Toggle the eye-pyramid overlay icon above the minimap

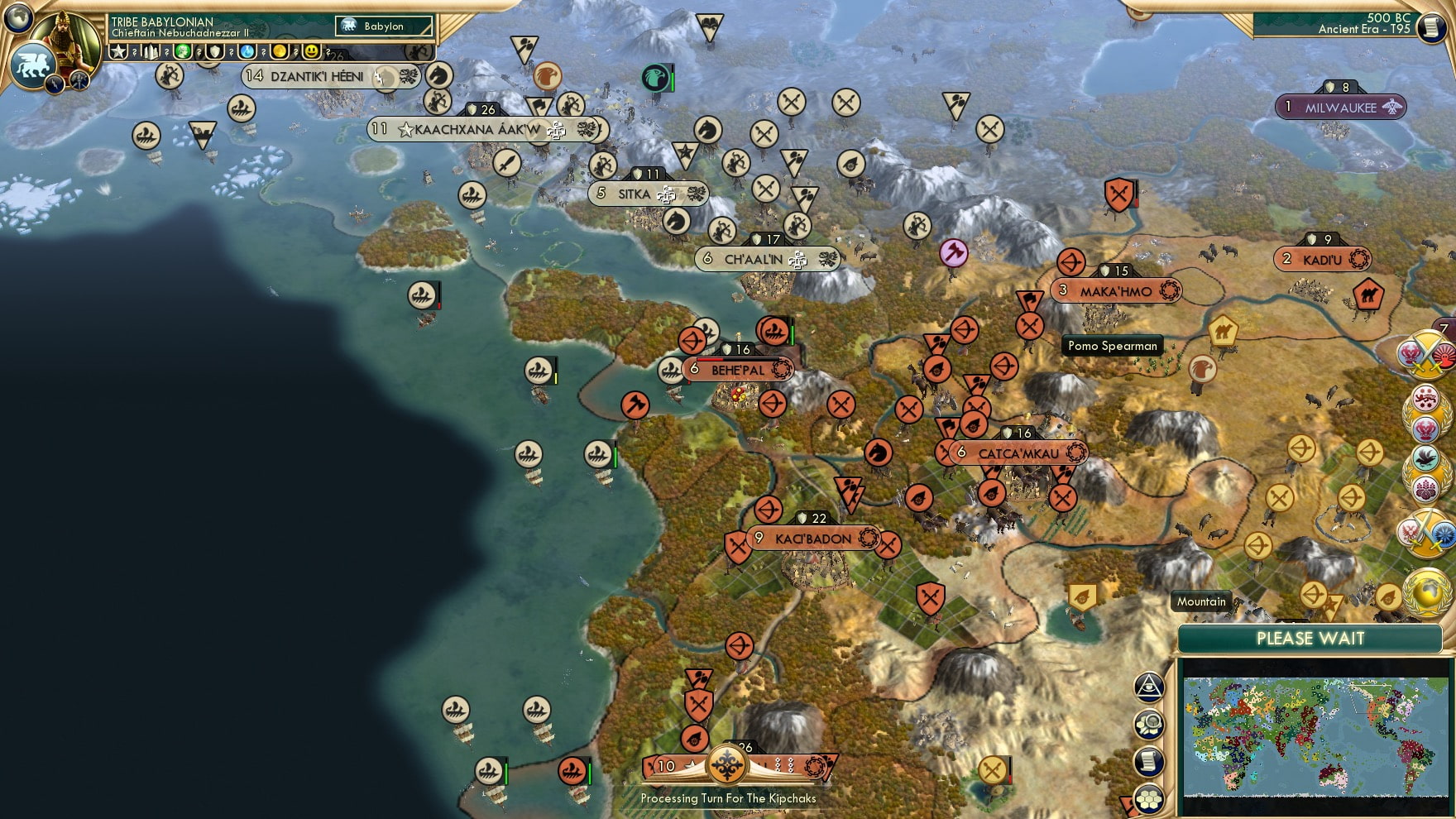1148,687
